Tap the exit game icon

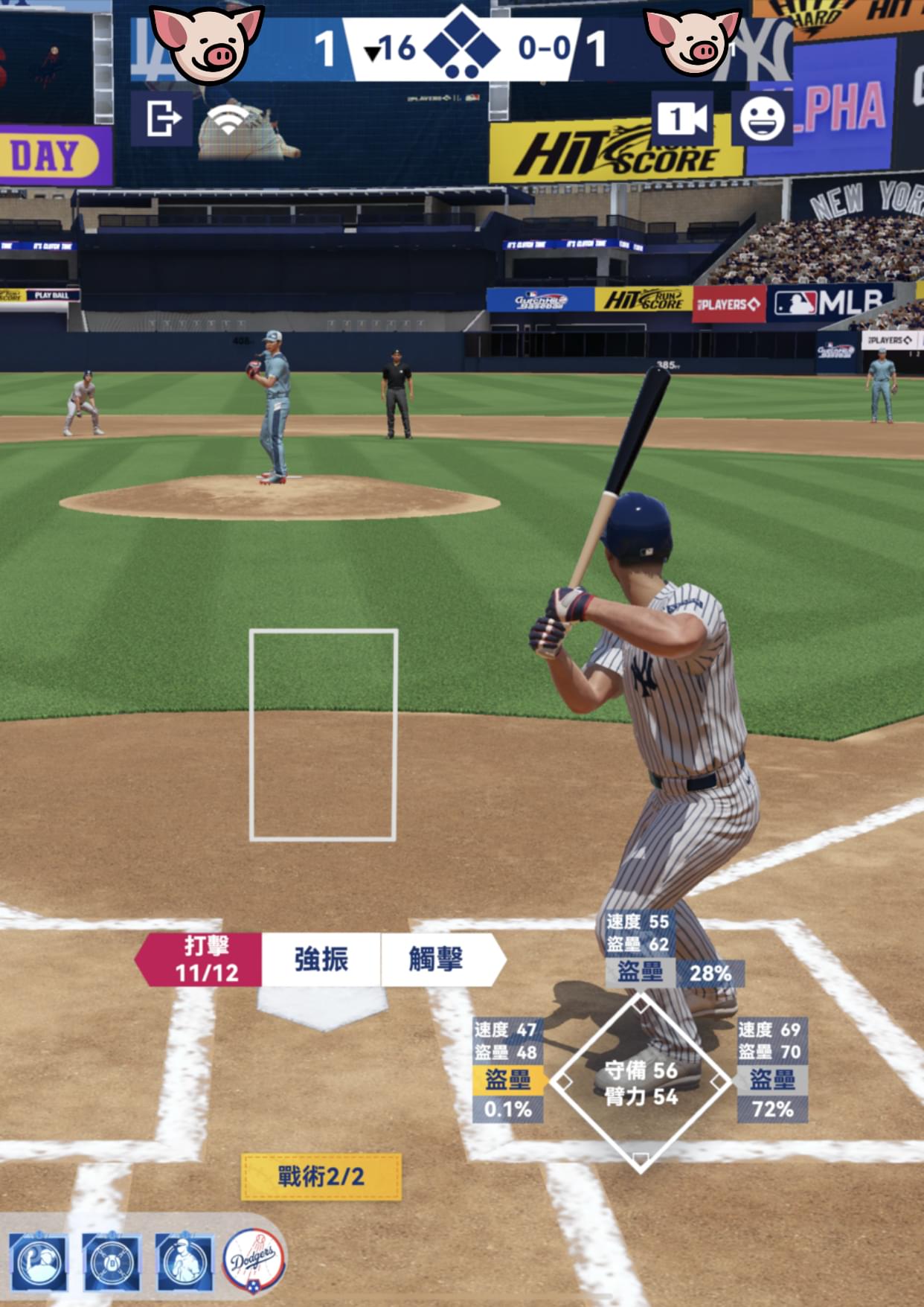point(161,118)
